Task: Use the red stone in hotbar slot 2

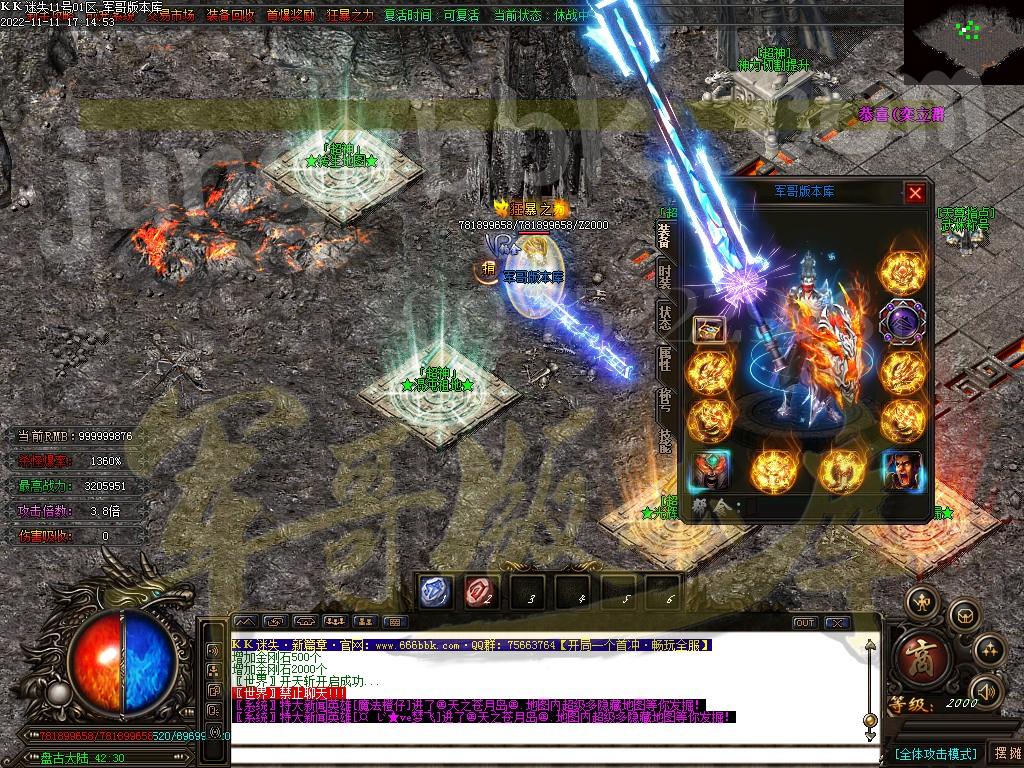Action: coord(481,592)
